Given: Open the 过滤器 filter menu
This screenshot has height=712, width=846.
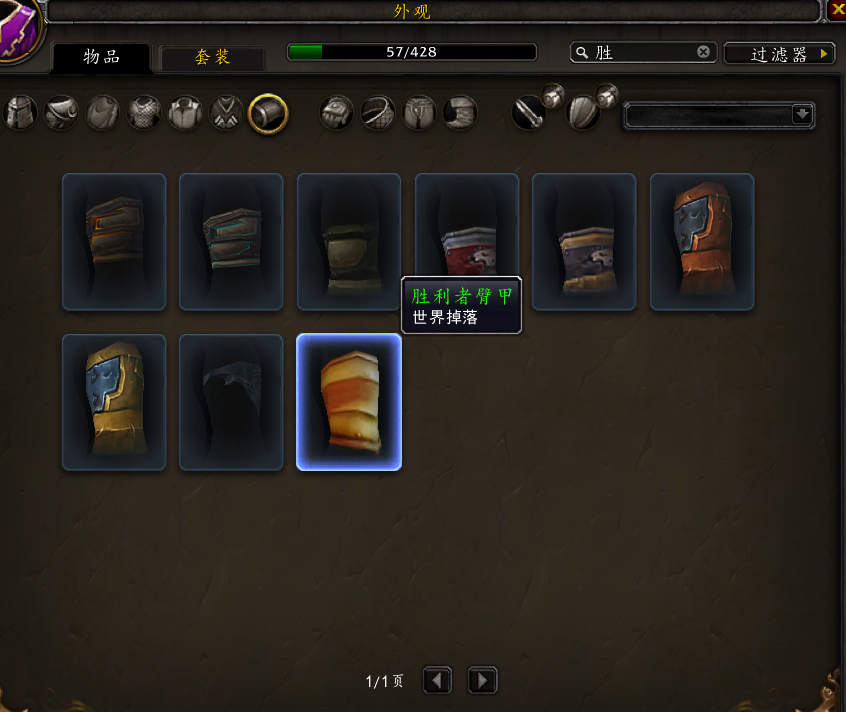Looking at the screenshot, I should 779,54.
